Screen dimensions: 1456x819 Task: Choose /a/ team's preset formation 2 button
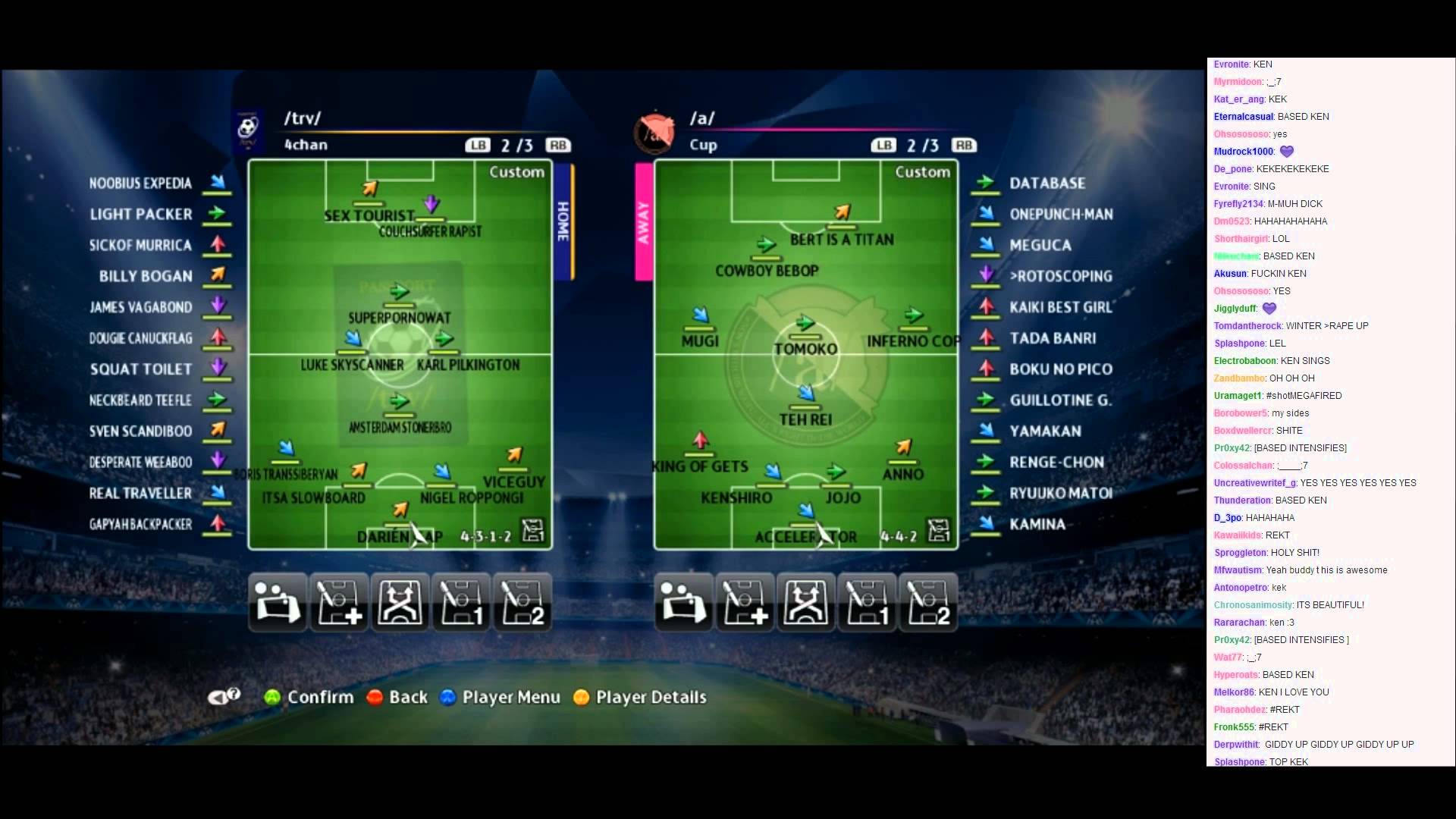pos(928,603)
